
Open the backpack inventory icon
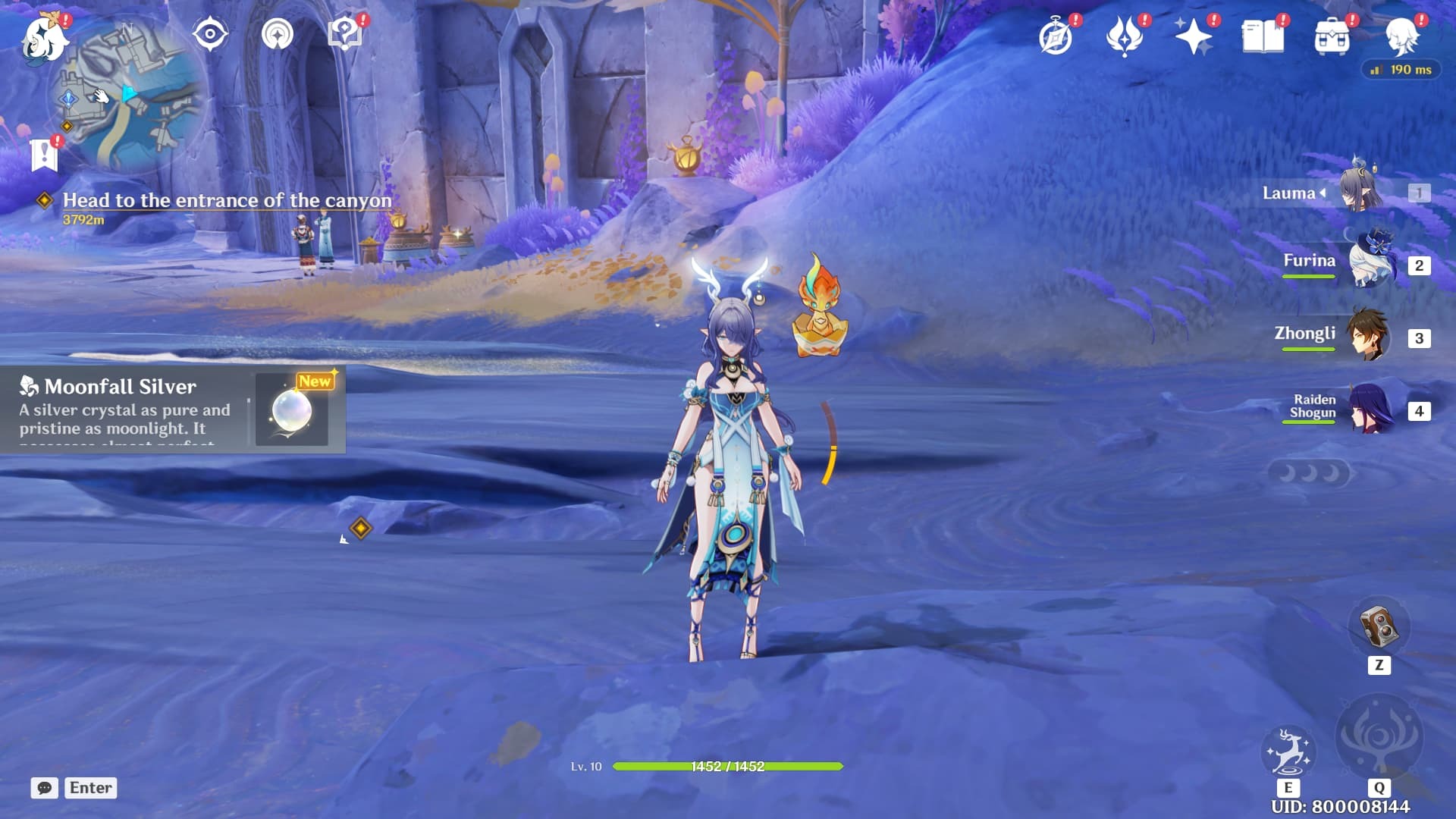pyautogui.click(x=1332, y=36)
